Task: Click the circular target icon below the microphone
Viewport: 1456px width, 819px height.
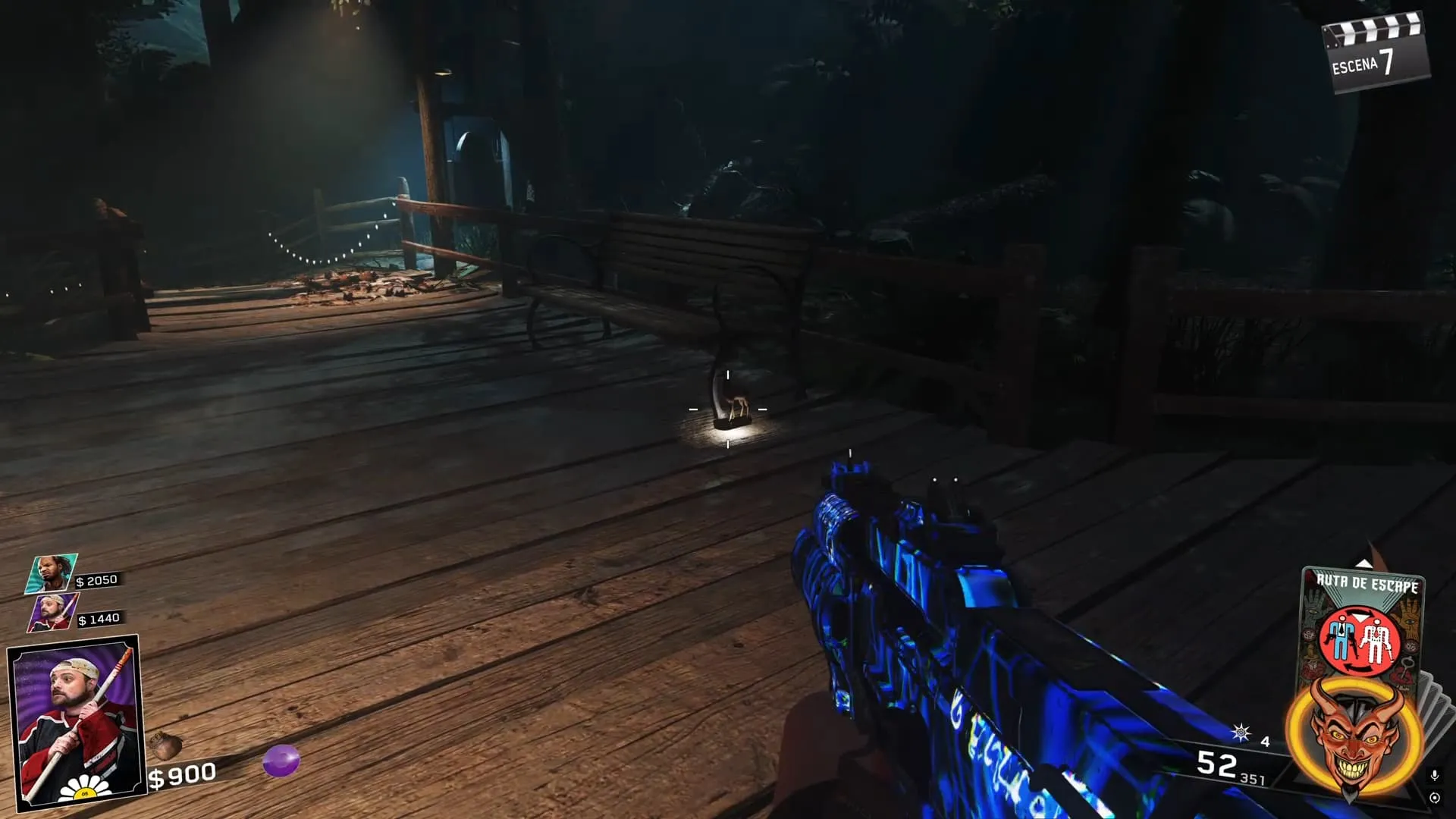Action: pos(1434,798)
